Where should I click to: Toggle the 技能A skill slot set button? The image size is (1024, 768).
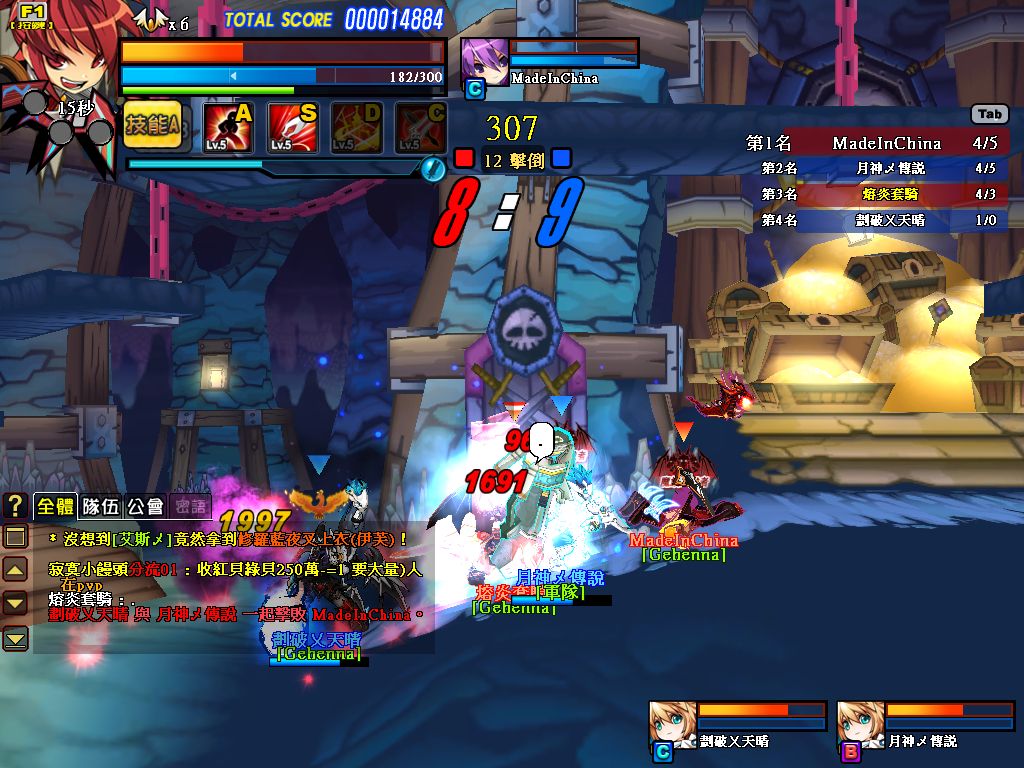point(153,126)
